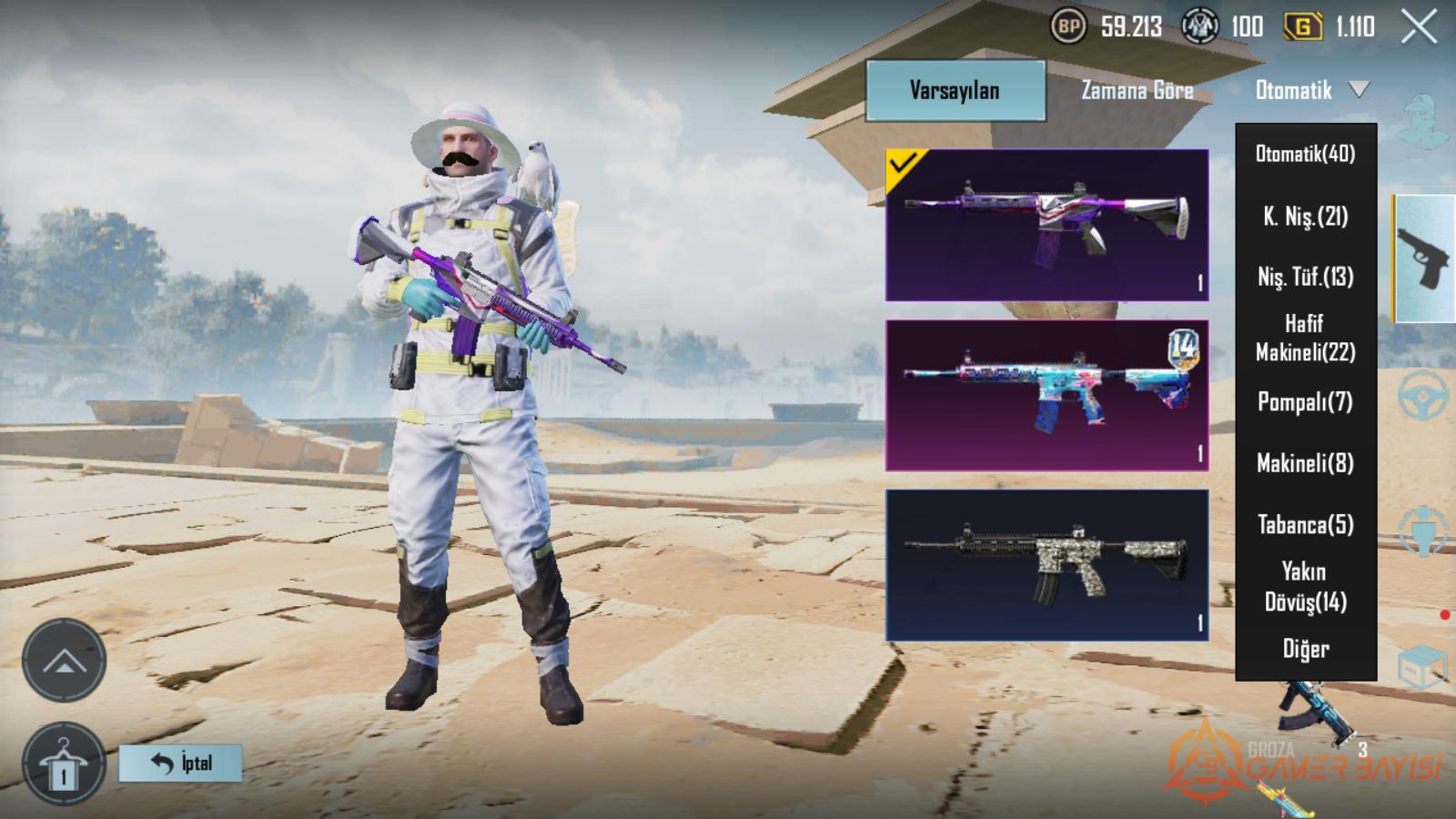Show Pompalı(7) shotguns
Image resolution: width=1456 pixels, height=819 pixels.
[x=1305, y=401]
